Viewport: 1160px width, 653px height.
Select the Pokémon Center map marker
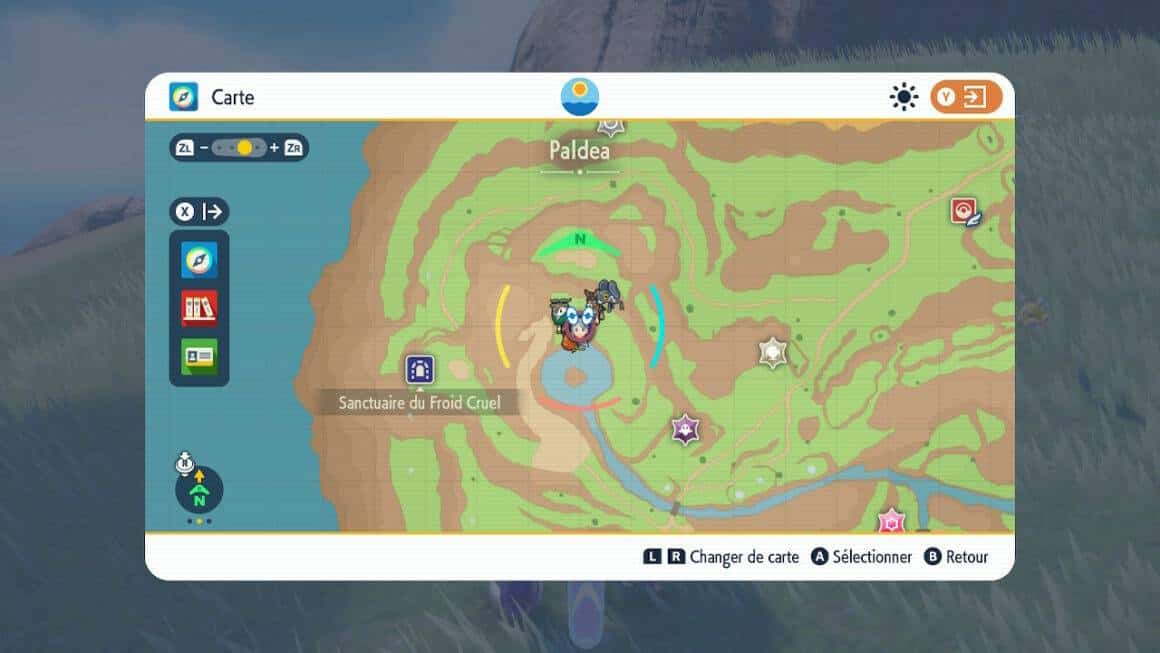click(964, 211)
